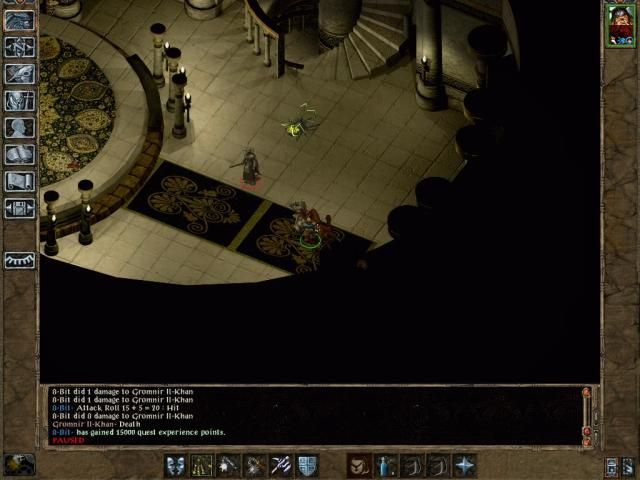
Task: Open the inventory screen
Action: pyautogui.click(x=20, y=100)
